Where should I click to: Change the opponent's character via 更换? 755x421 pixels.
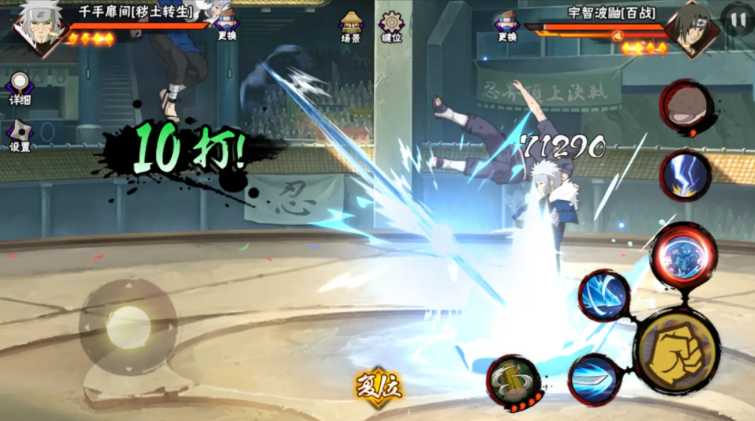point(507,23)
